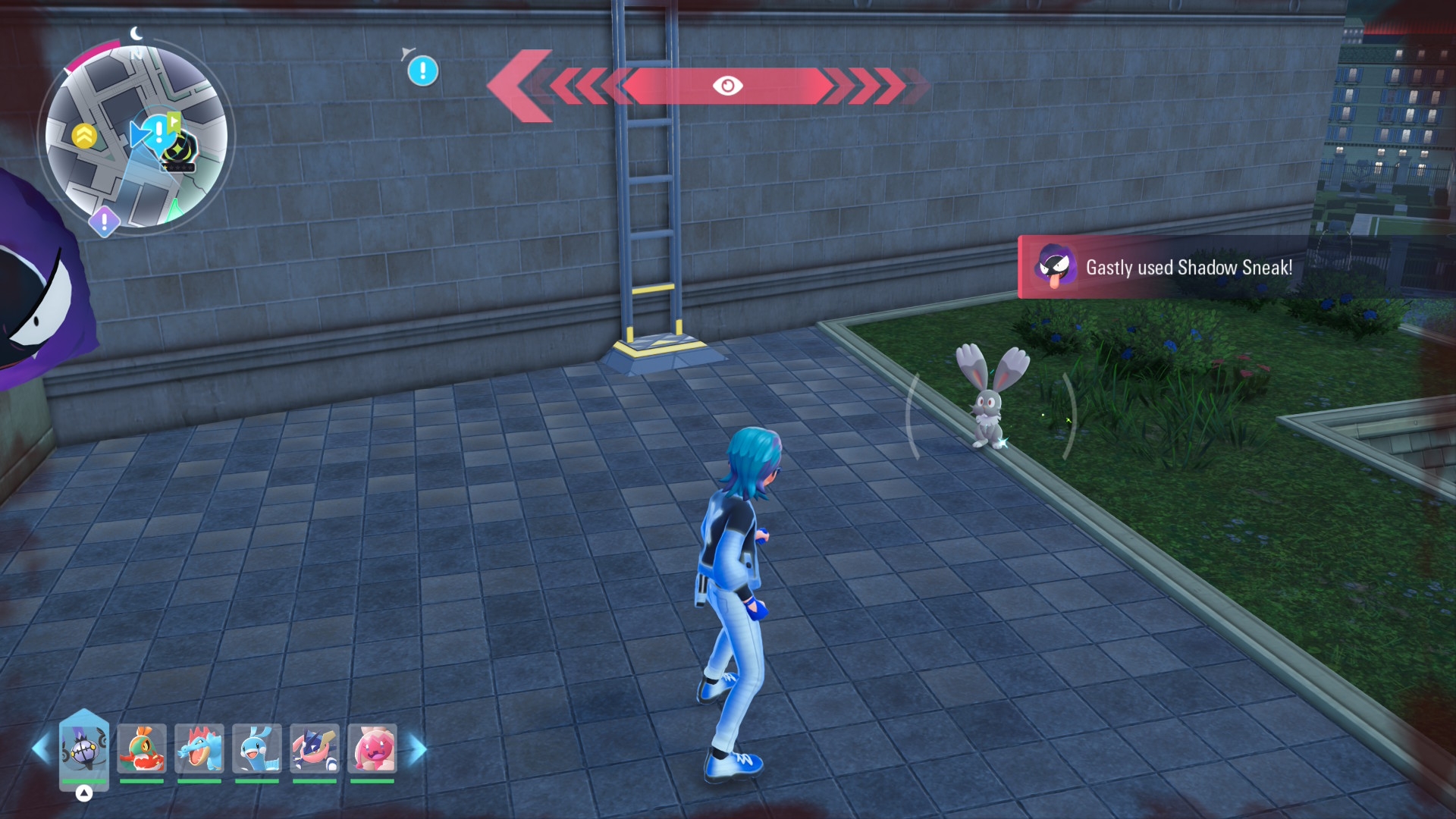Image resolution: width=1456 pixels, height=819 pixels.
Task: Select the yellow double-chevron marker on minimap
Action: 84,136
